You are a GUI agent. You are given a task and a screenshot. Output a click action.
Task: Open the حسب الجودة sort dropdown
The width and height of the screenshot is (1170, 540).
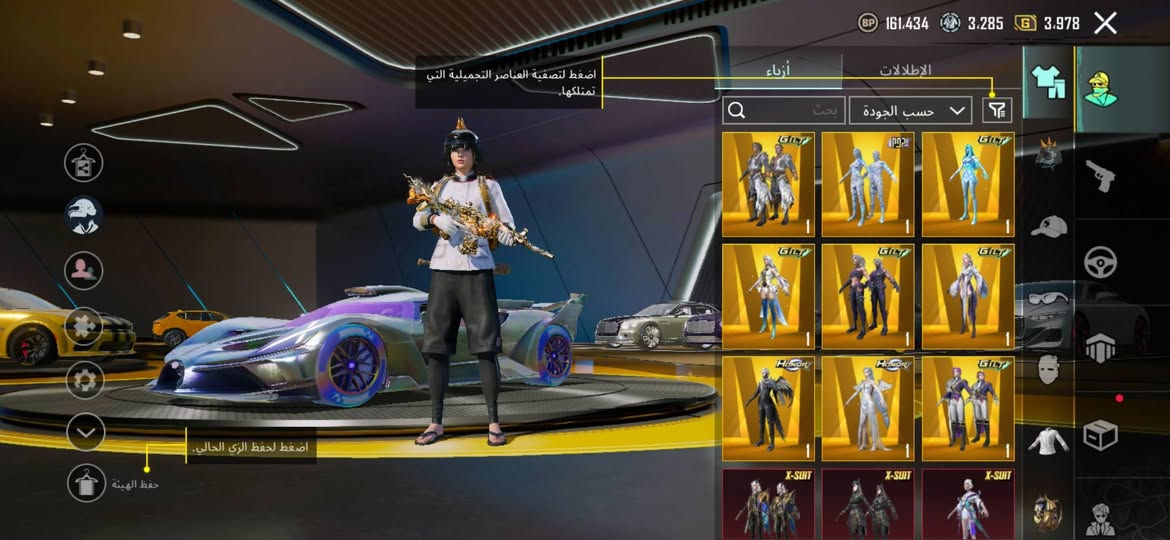coord(910,110)
